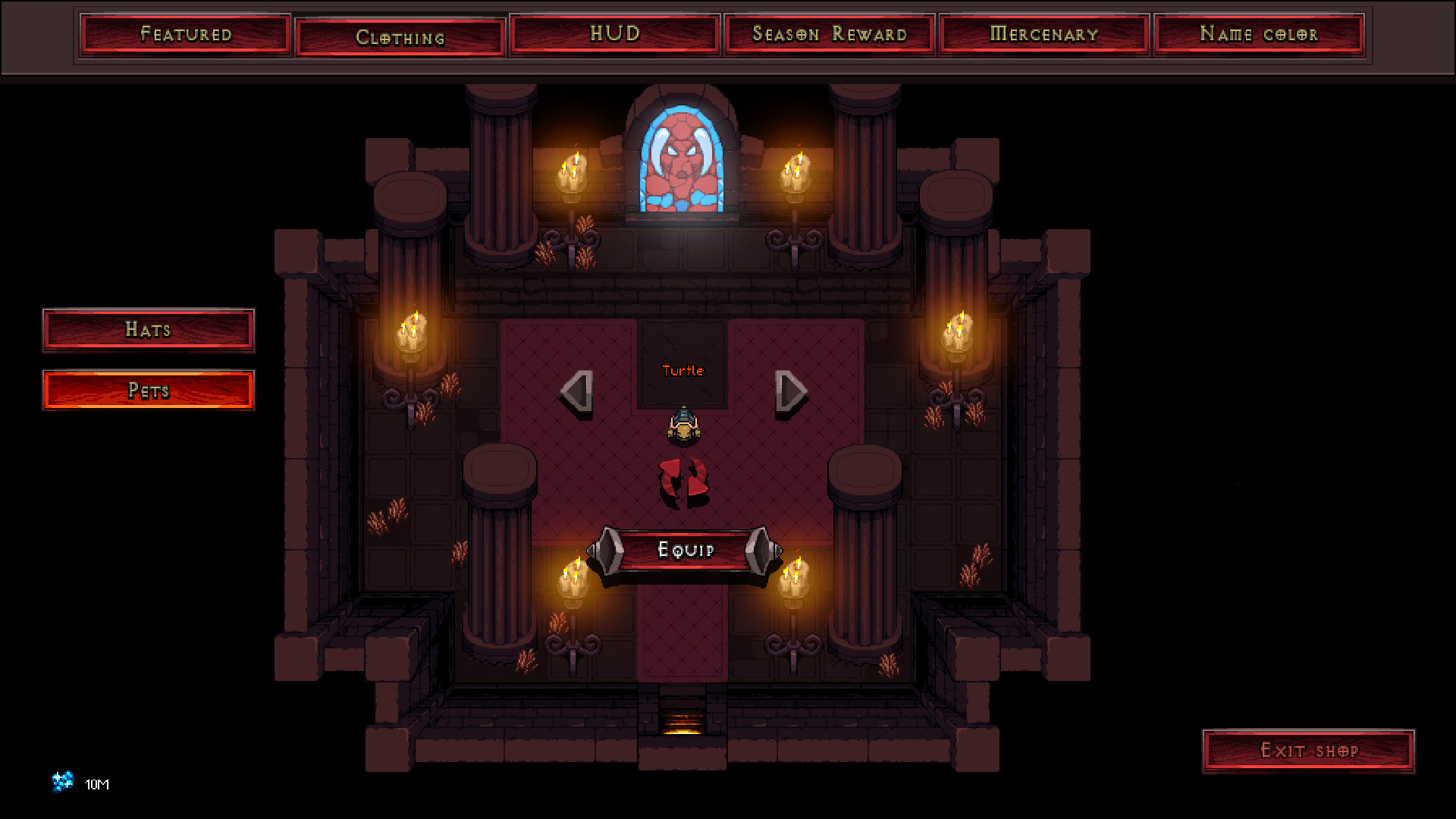Click the stained glass demon window

click(x=681, y=158)
